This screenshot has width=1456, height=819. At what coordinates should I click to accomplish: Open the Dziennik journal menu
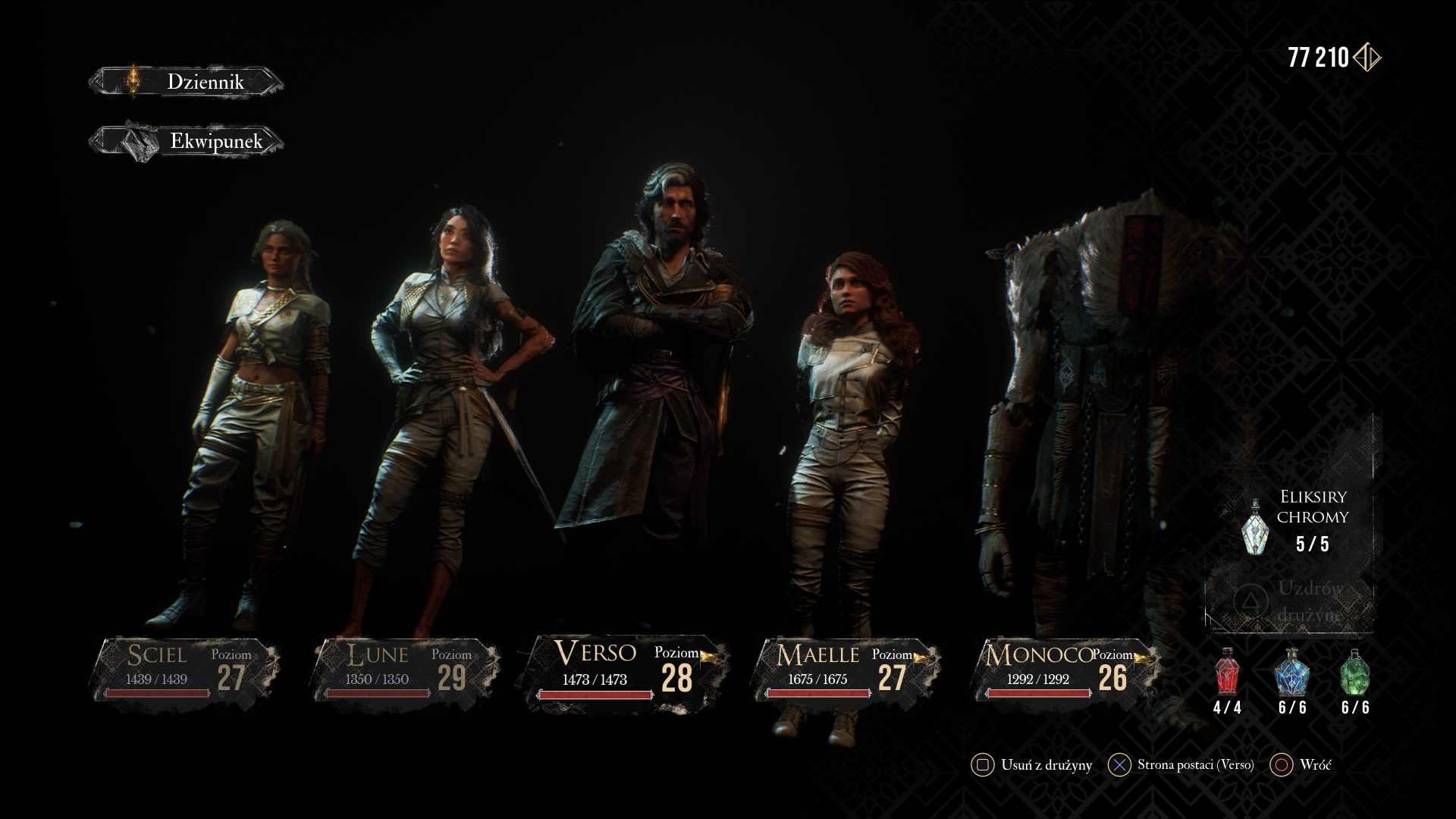click(187, 82)
